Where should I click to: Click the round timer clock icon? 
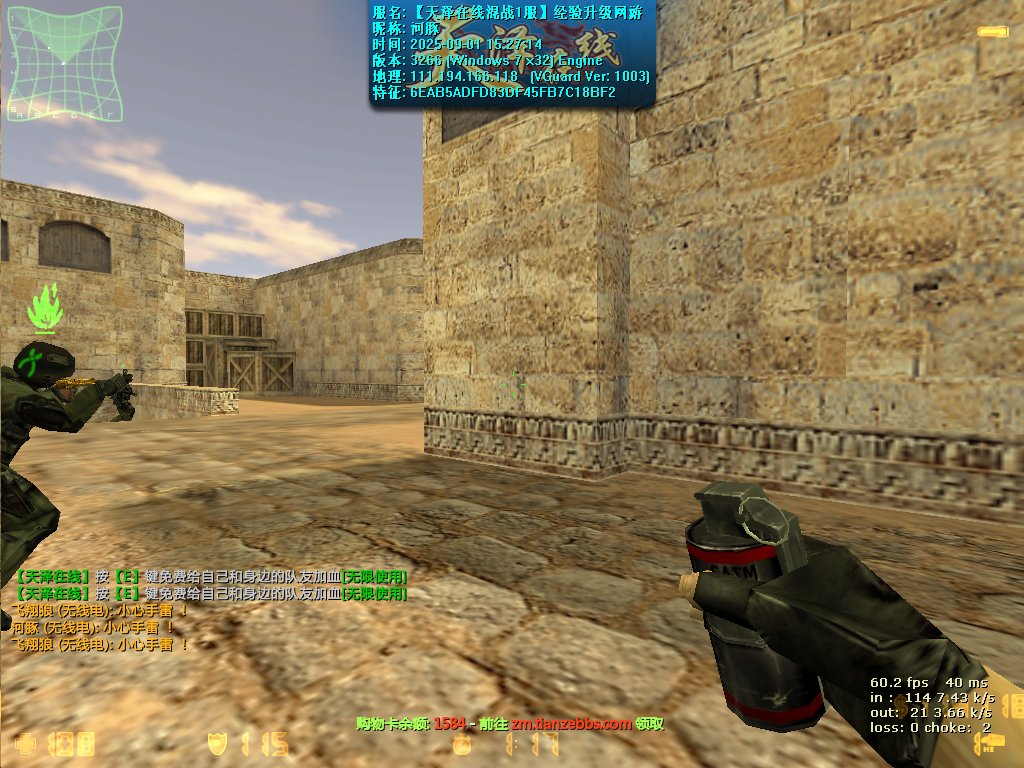pos(461,745)
